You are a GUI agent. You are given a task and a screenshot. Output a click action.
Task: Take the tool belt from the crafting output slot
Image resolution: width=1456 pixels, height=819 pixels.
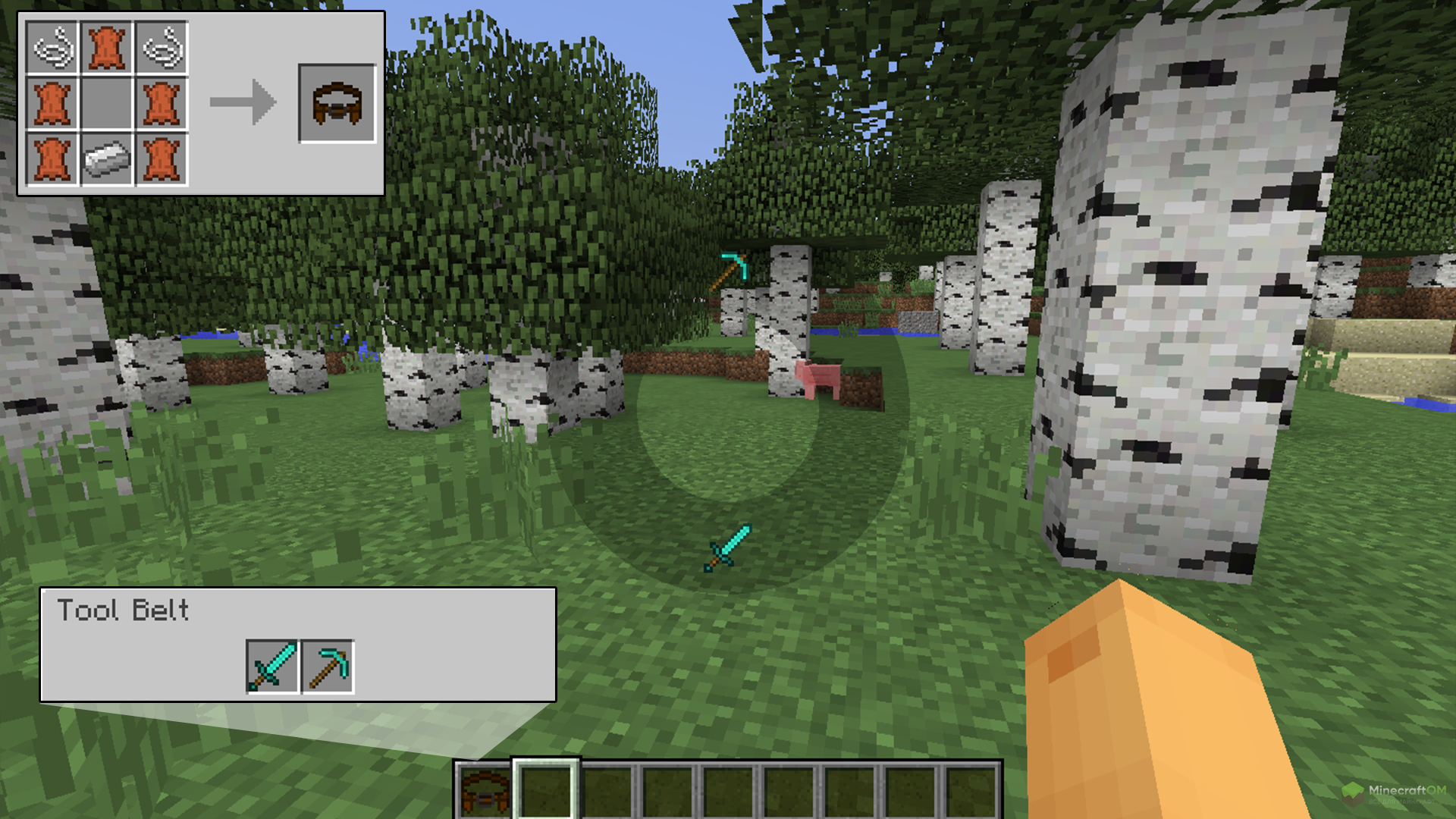tap(337, 103)
